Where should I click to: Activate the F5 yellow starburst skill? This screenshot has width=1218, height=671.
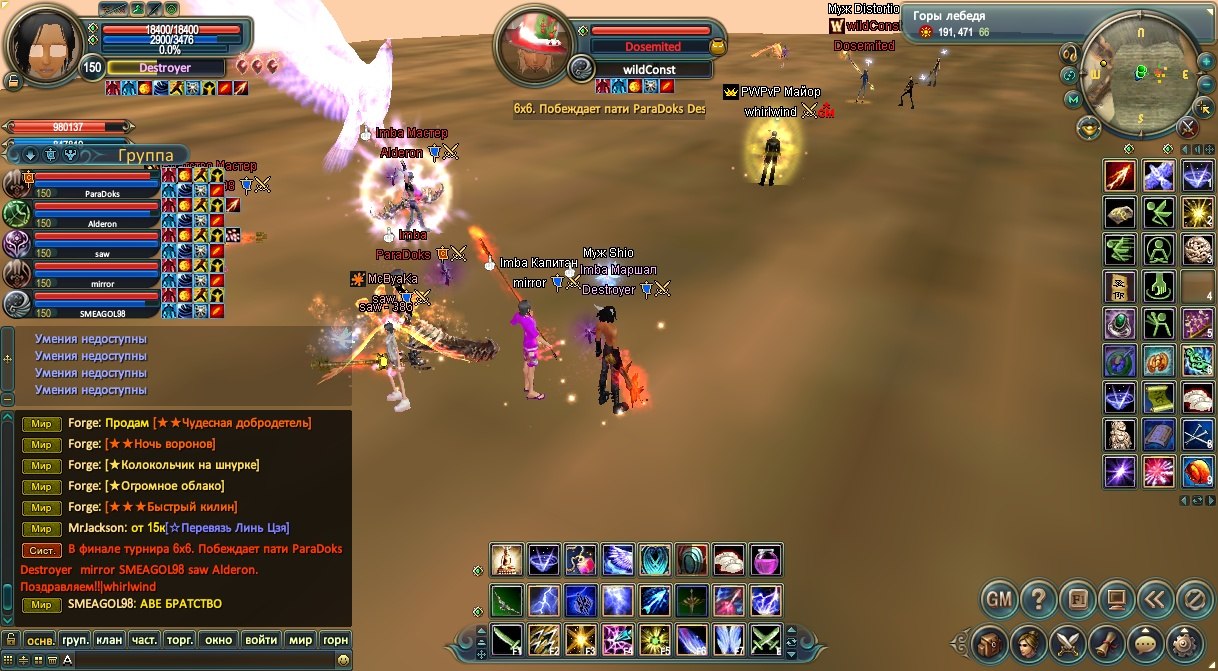(654, 639)
